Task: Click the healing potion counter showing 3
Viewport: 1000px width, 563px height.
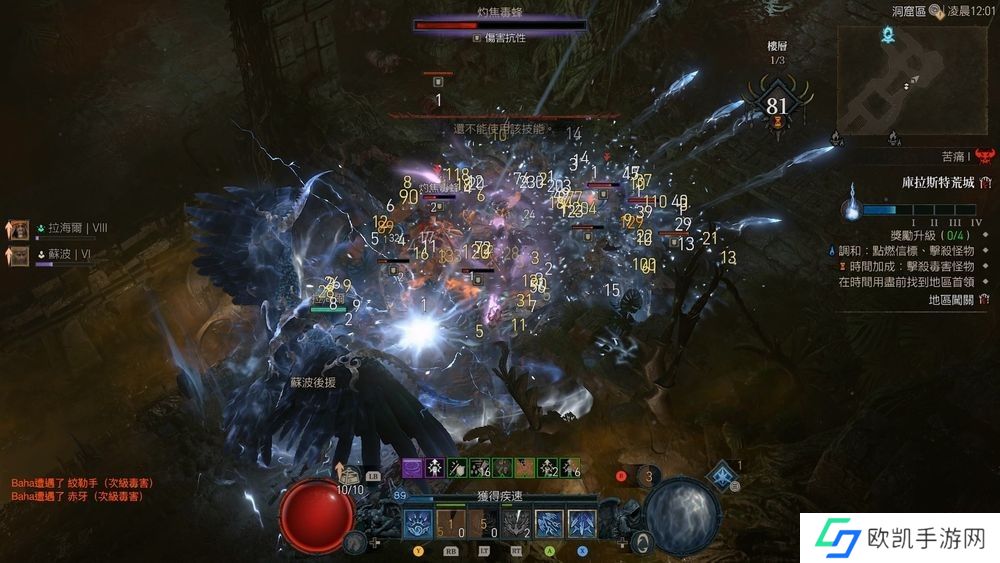Action: click(x=649, y=476)
